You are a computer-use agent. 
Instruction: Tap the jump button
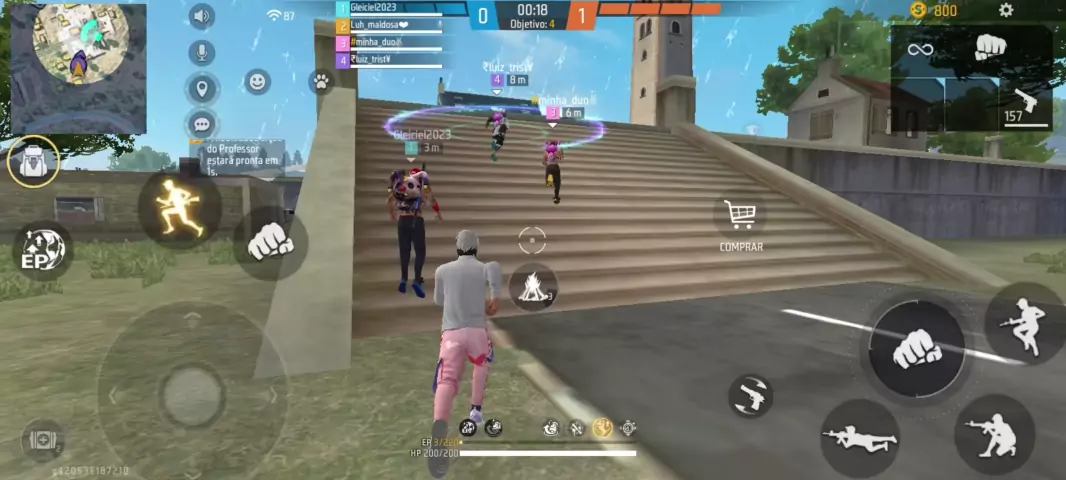coord(1024,322)
